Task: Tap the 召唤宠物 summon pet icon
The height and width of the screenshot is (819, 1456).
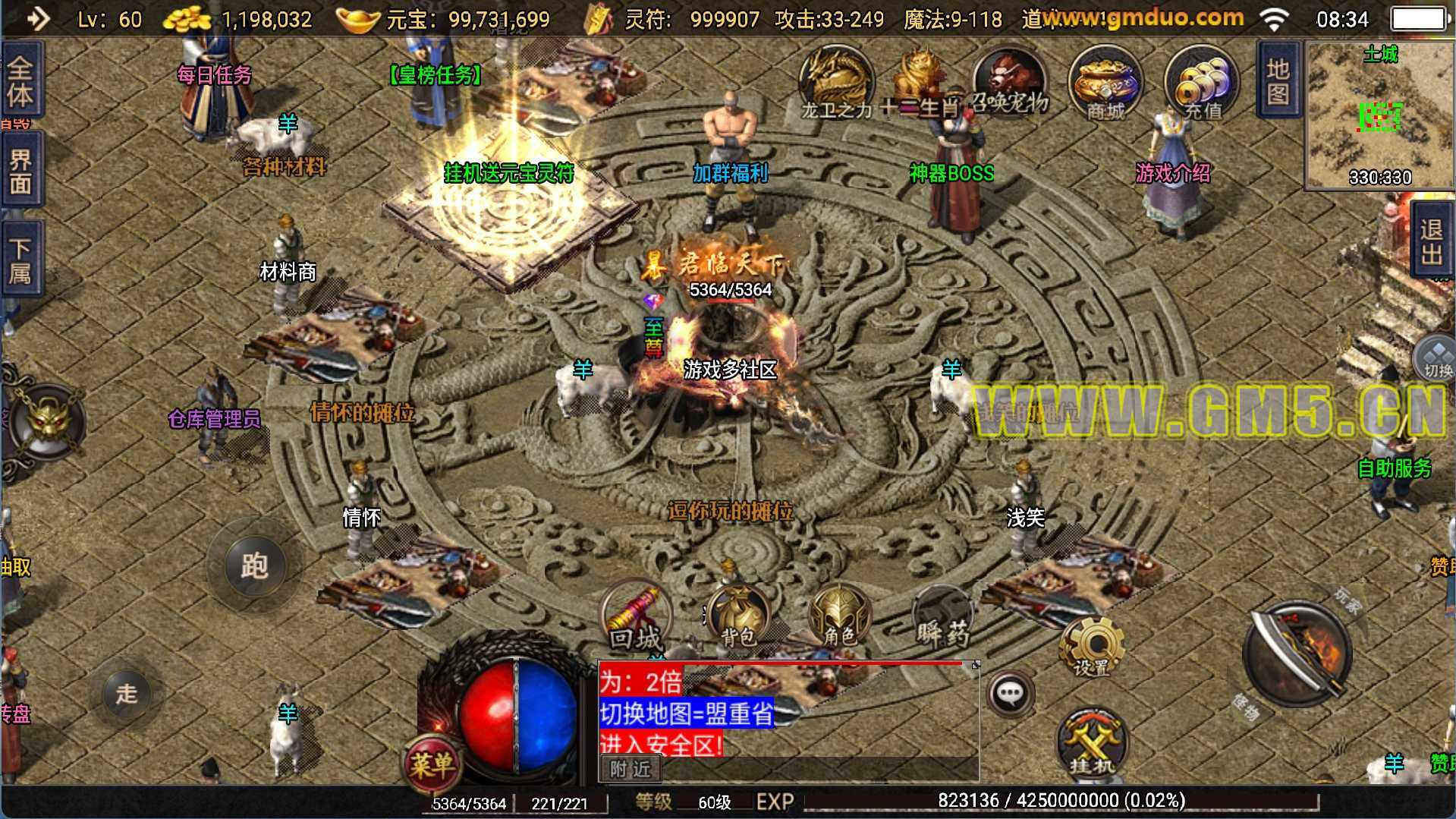Action: [1010, 83]
